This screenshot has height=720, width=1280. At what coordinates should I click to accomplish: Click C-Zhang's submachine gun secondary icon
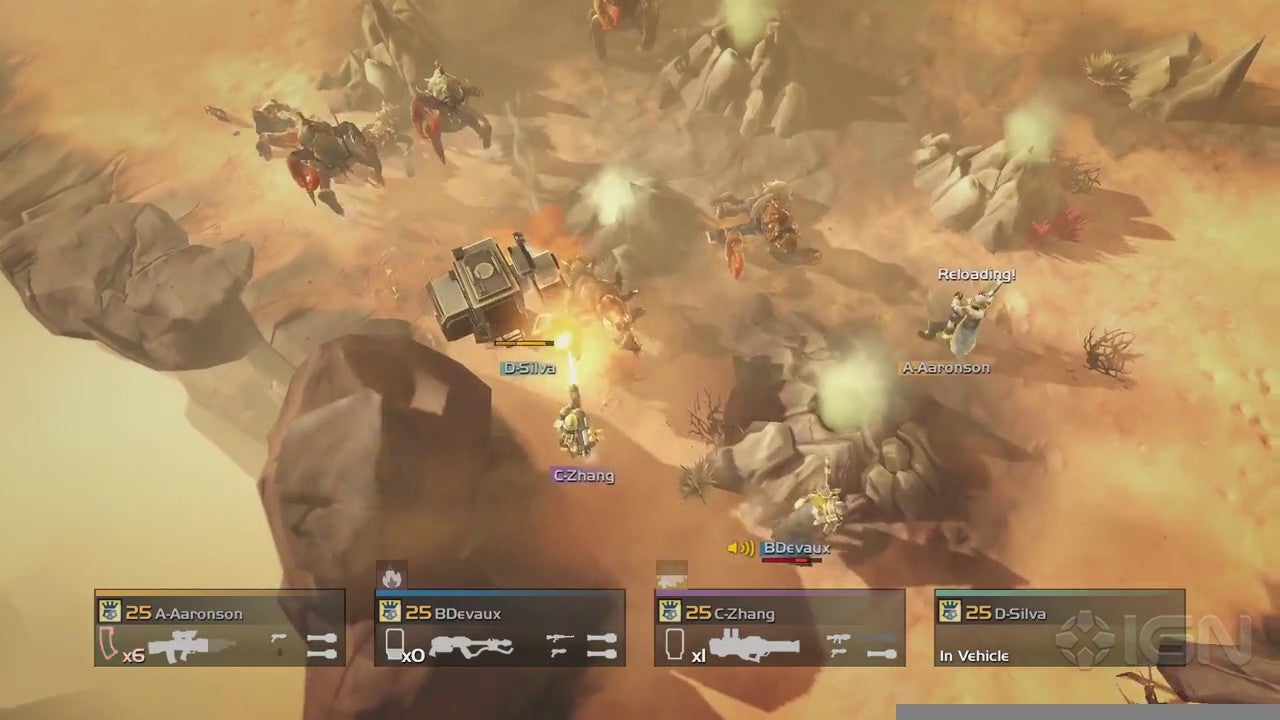pos(839,638)
